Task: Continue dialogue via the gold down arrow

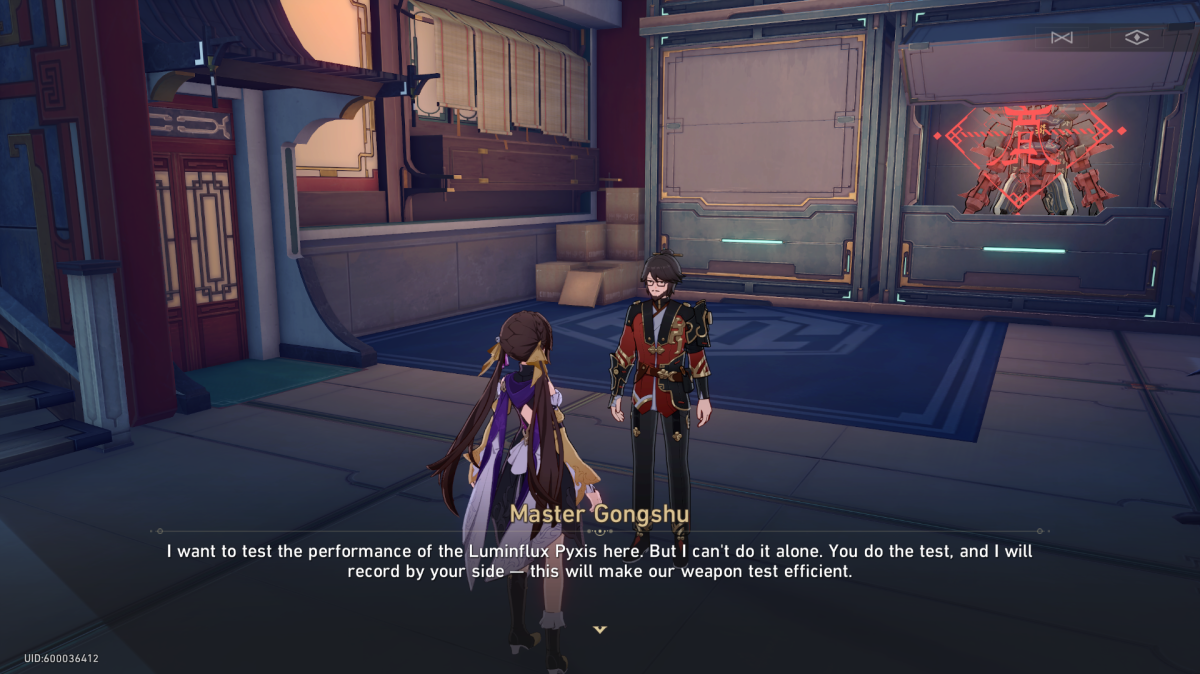Action: [600, 629]
